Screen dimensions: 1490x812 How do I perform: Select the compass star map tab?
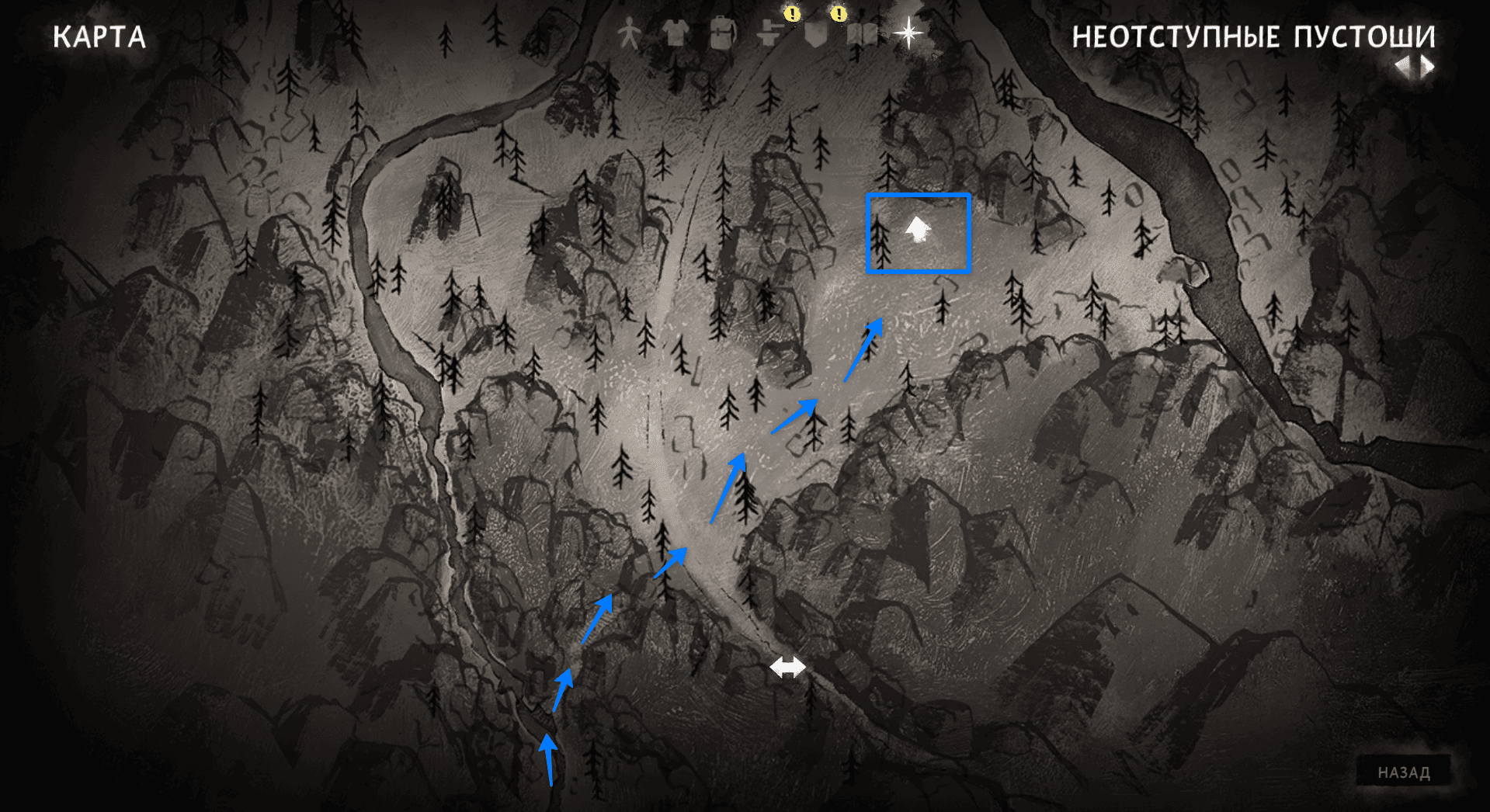[x=908, y=33]
